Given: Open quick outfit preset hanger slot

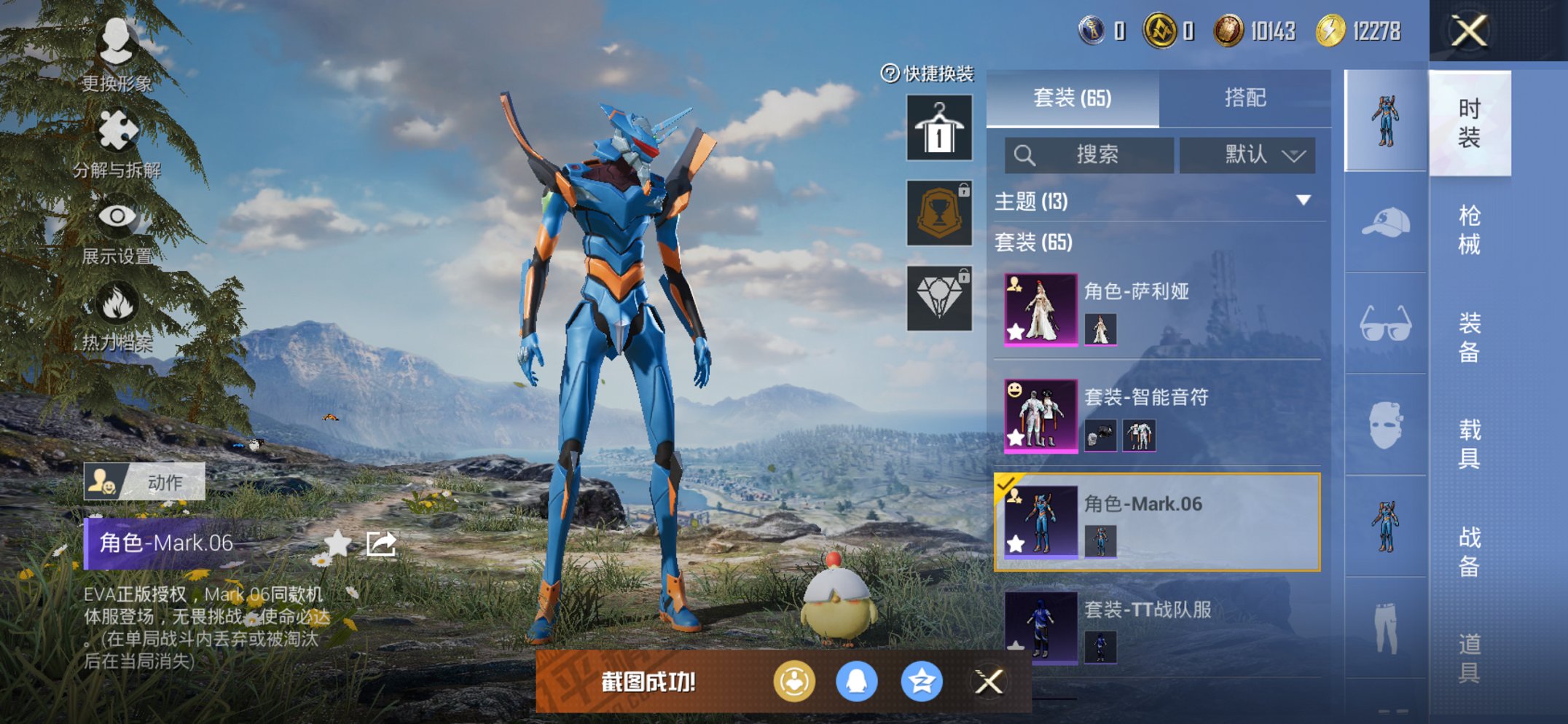Looking at the screenshot, I should click(939, 127).
